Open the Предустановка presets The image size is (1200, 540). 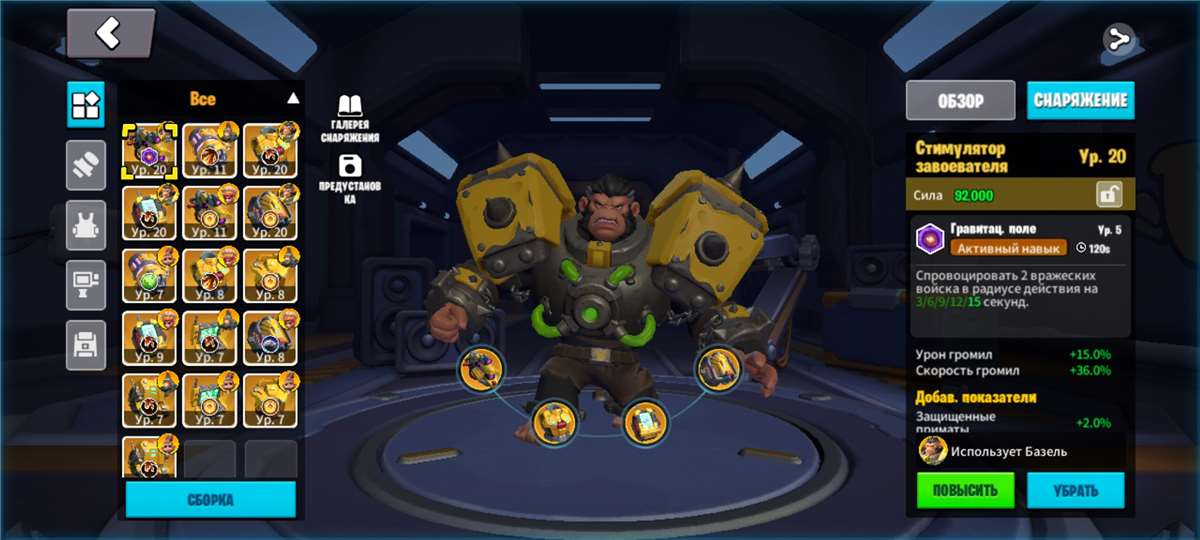click(350, 178)
